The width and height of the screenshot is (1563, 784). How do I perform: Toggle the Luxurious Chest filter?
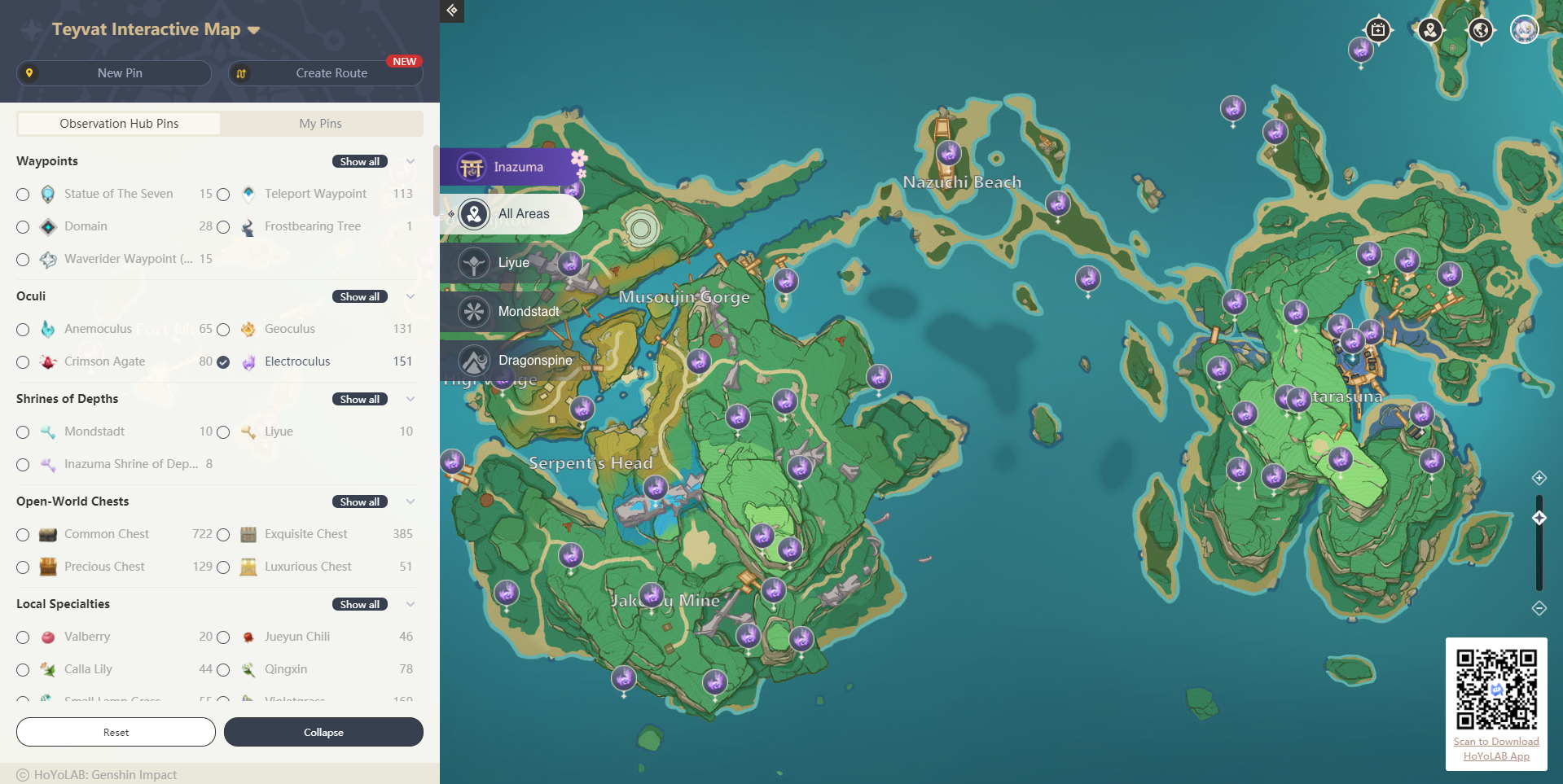point(223,567)
